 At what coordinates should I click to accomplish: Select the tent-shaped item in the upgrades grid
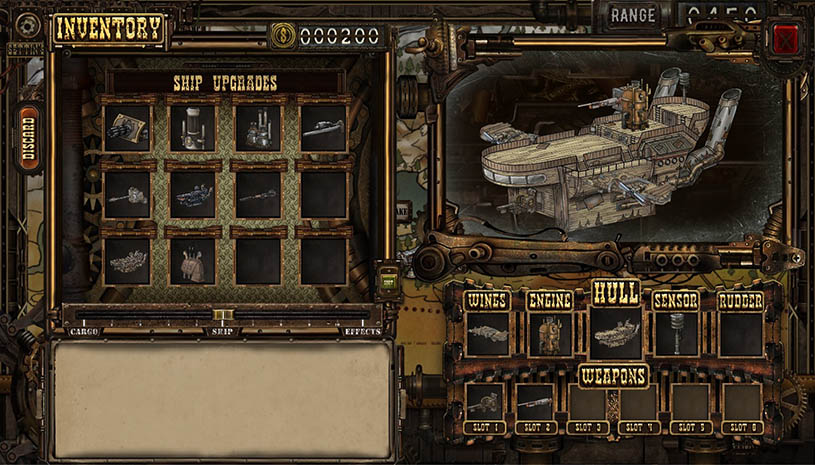coord(192,260)
